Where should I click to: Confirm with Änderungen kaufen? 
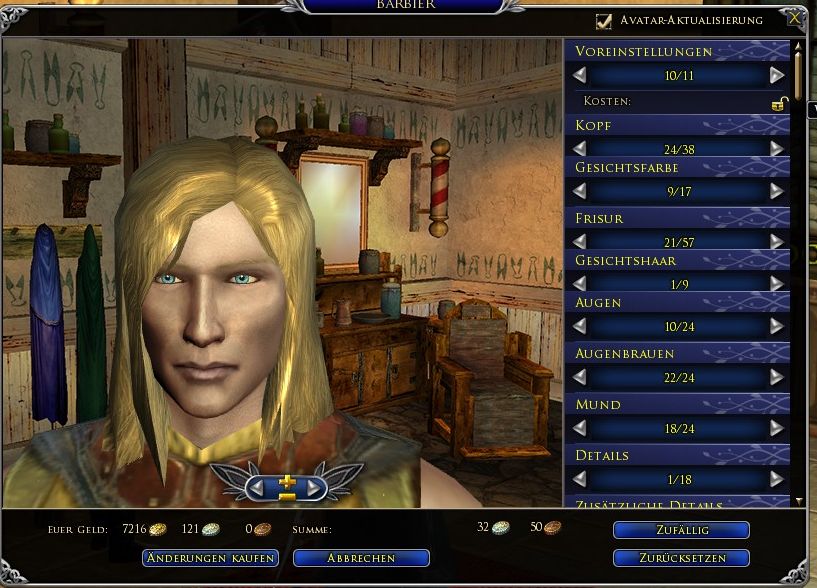point(210,558)
